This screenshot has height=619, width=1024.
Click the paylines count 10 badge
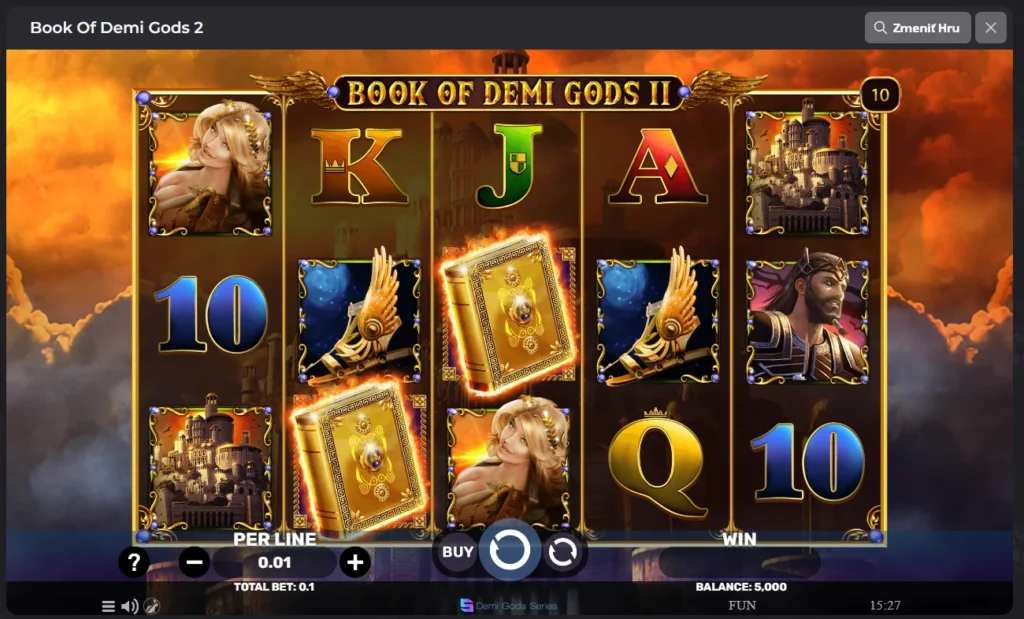click(880, 95)
